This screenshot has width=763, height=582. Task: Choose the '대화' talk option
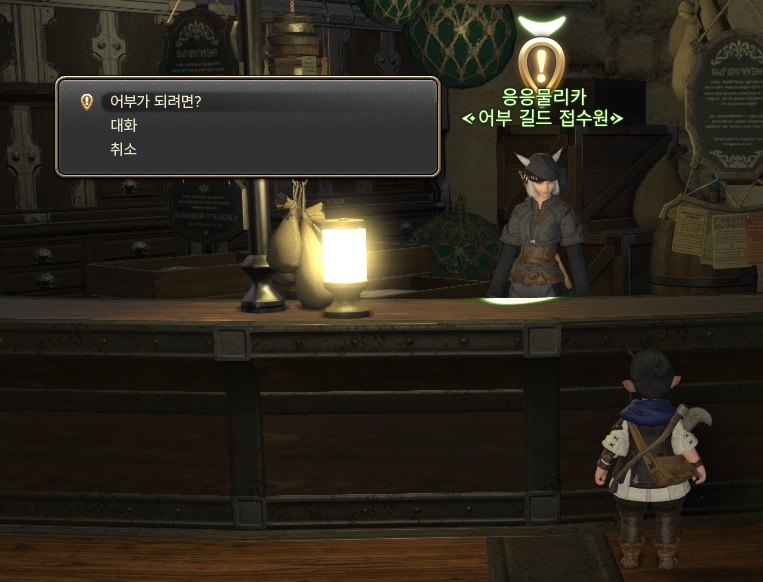(123, 126)
